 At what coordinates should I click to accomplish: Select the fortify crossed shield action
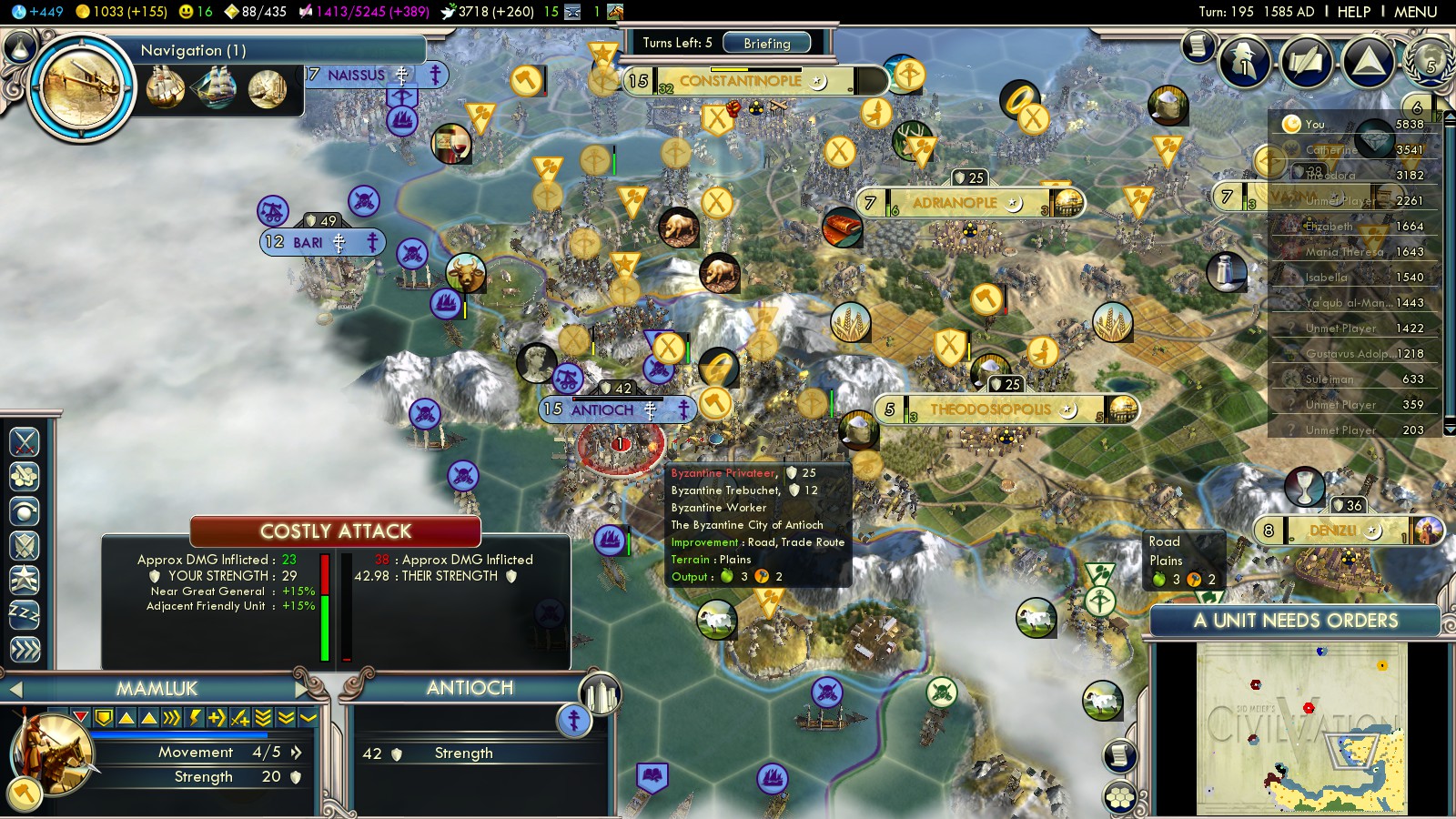pos(25,546)
